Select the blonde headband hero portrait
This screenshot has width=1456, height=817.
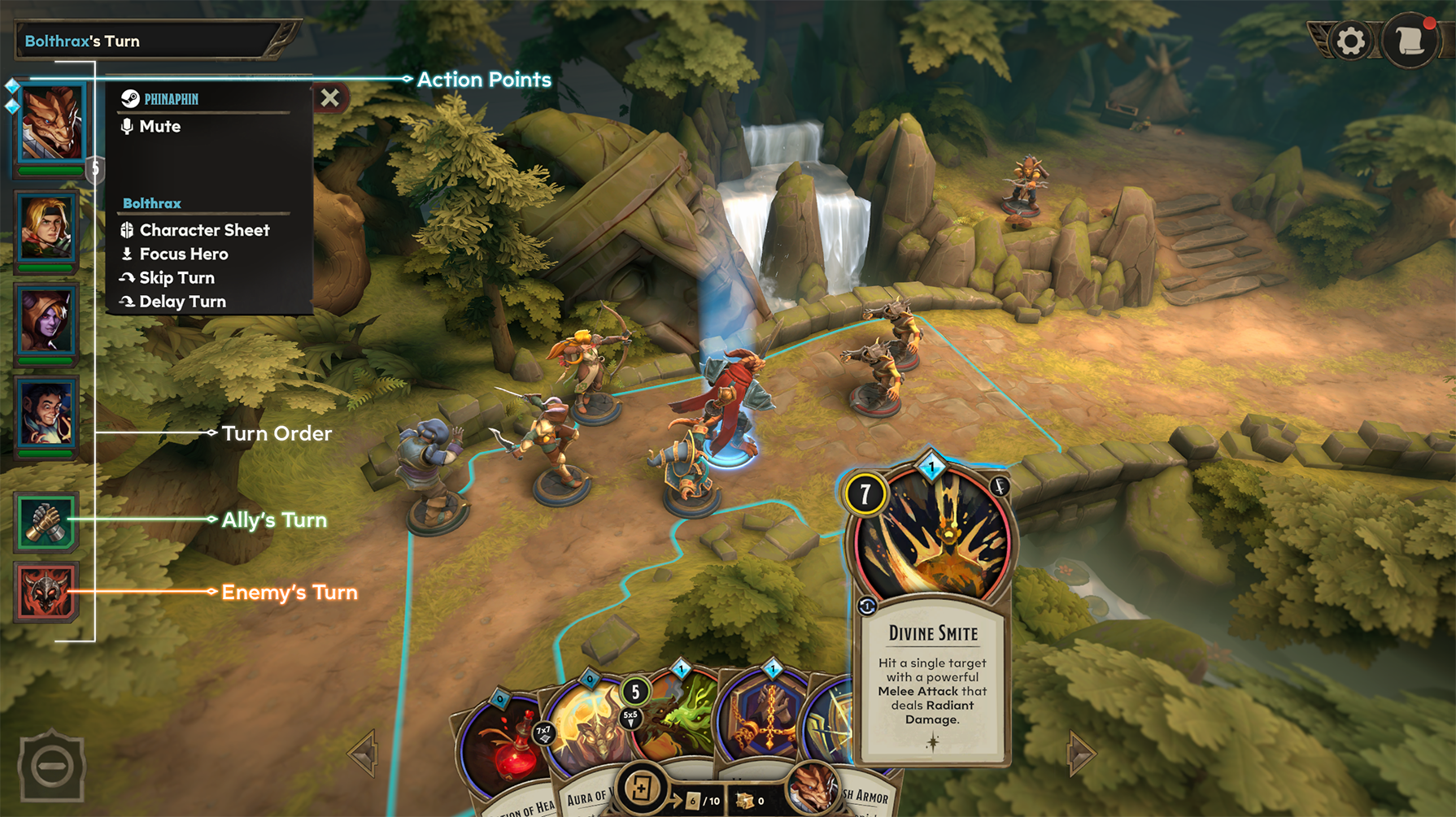click(x=46, y=228)
